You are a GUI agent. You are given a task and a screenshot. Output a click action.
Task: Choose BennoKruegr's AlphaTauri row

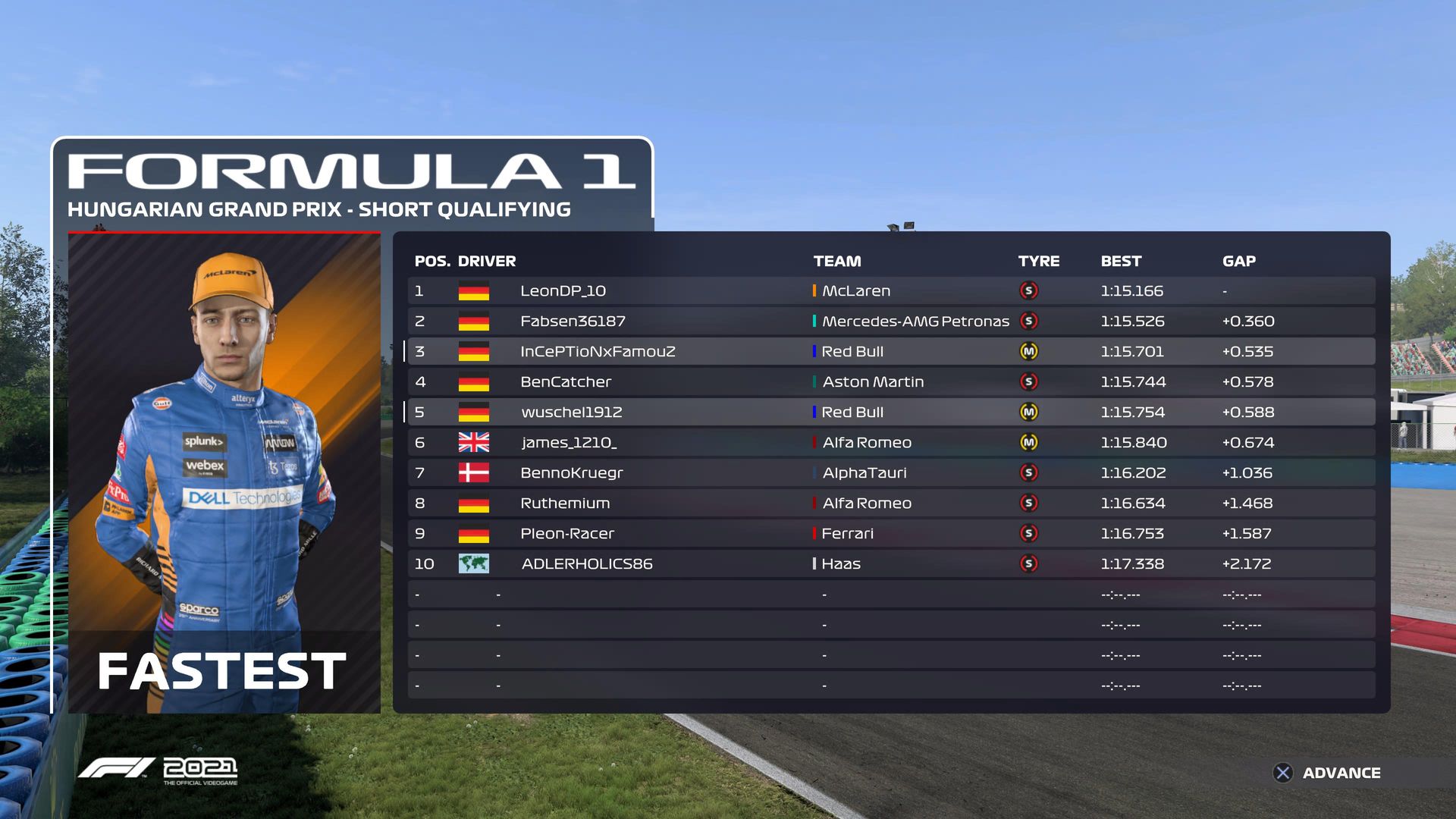891,472
